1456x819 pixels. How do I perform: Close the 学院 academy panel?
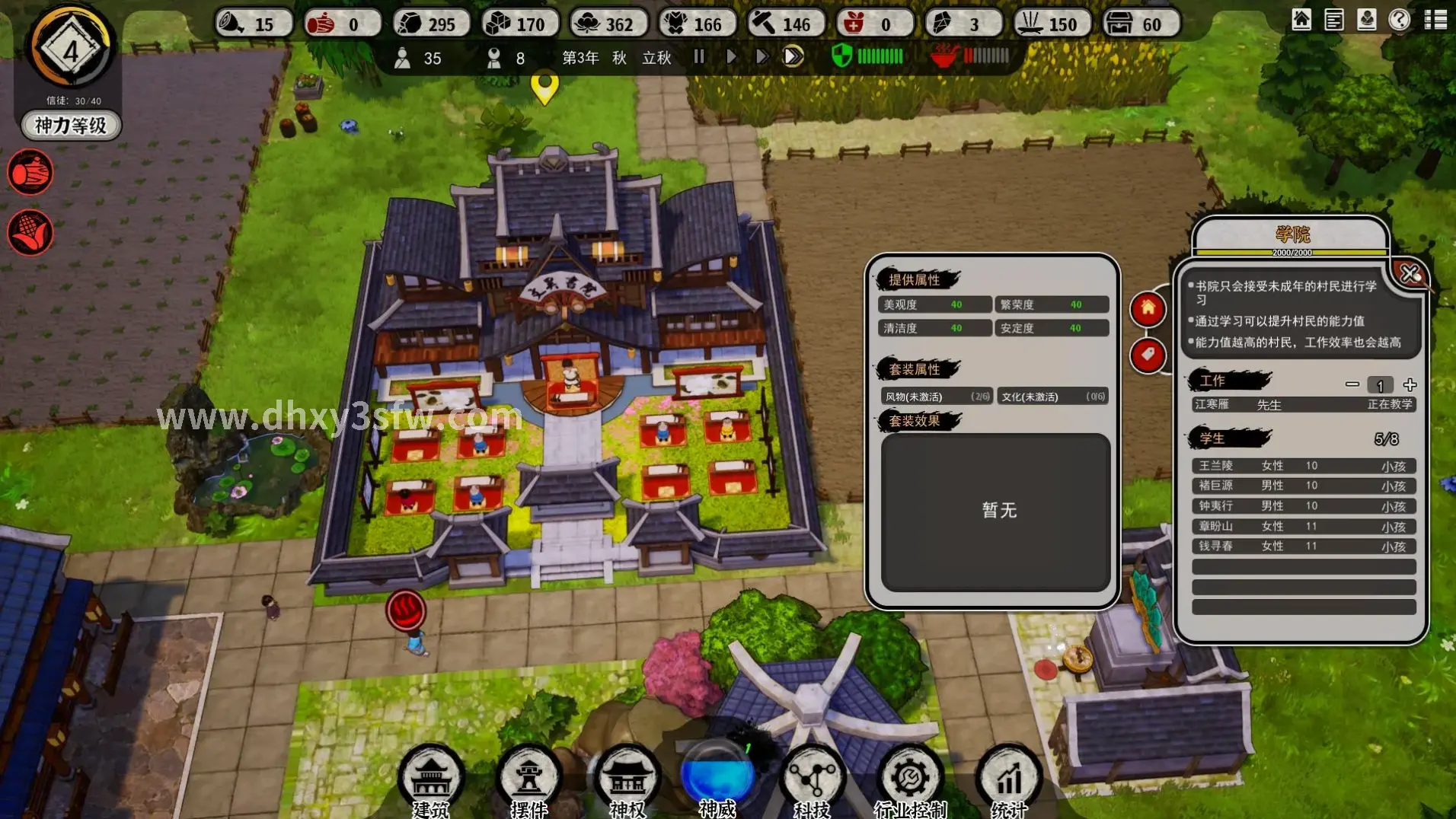pos(1410,273)
